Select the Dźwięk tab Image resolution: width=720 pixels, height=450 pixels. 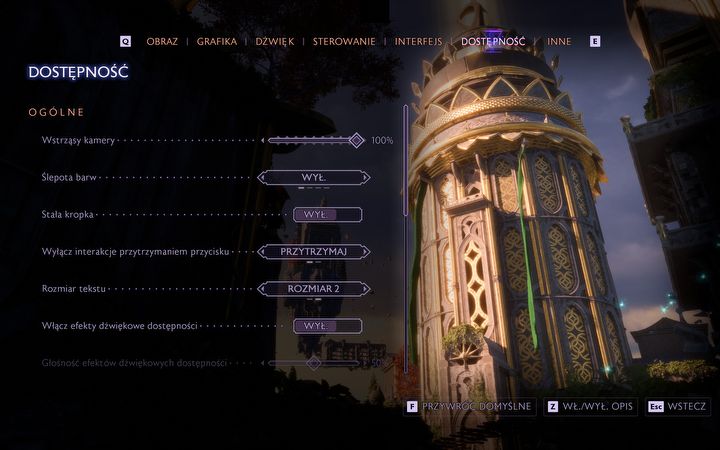[x=274, y=42]
